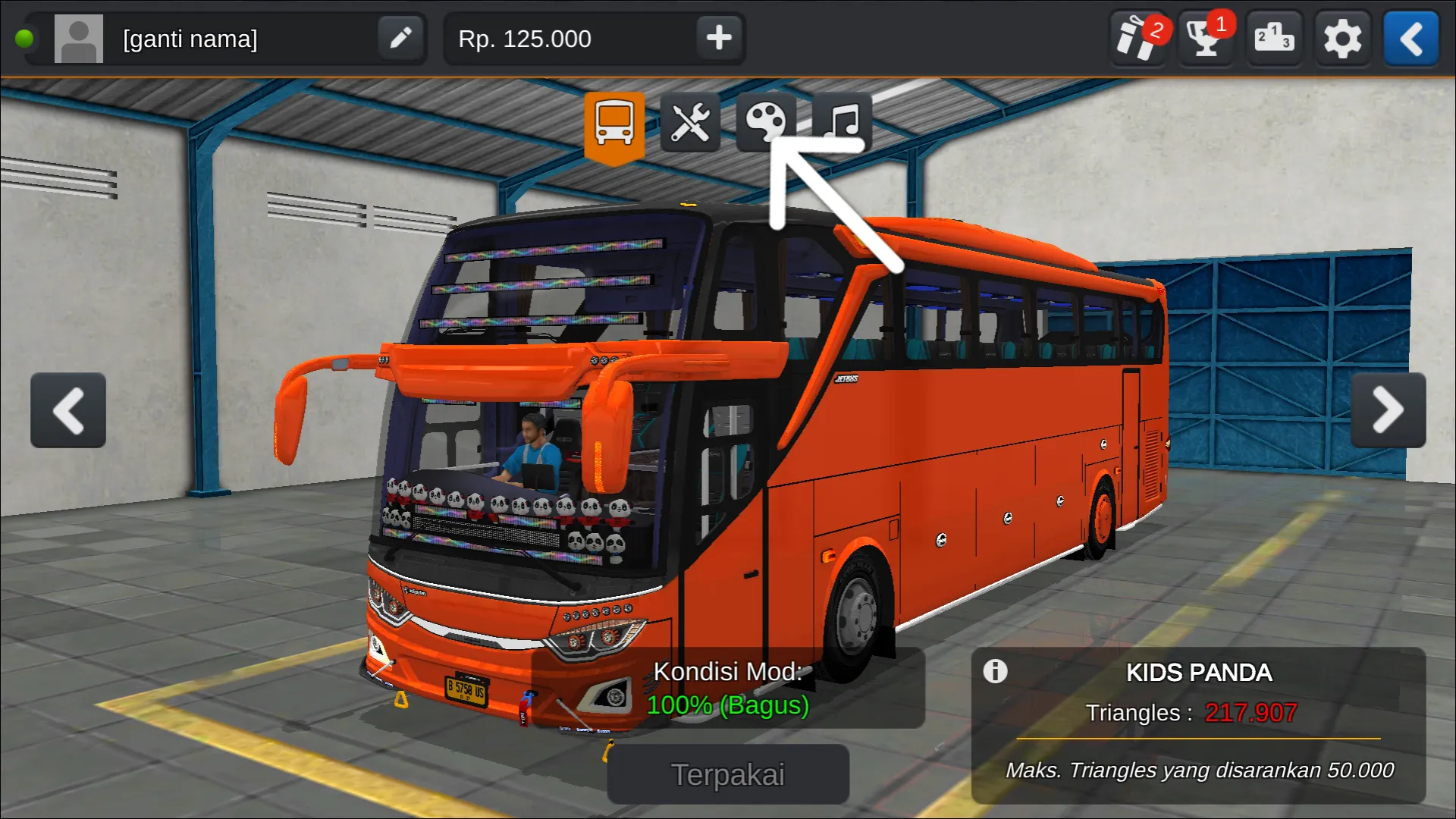
Task: Switch to the music note tab
Action: tap(843, 121)
